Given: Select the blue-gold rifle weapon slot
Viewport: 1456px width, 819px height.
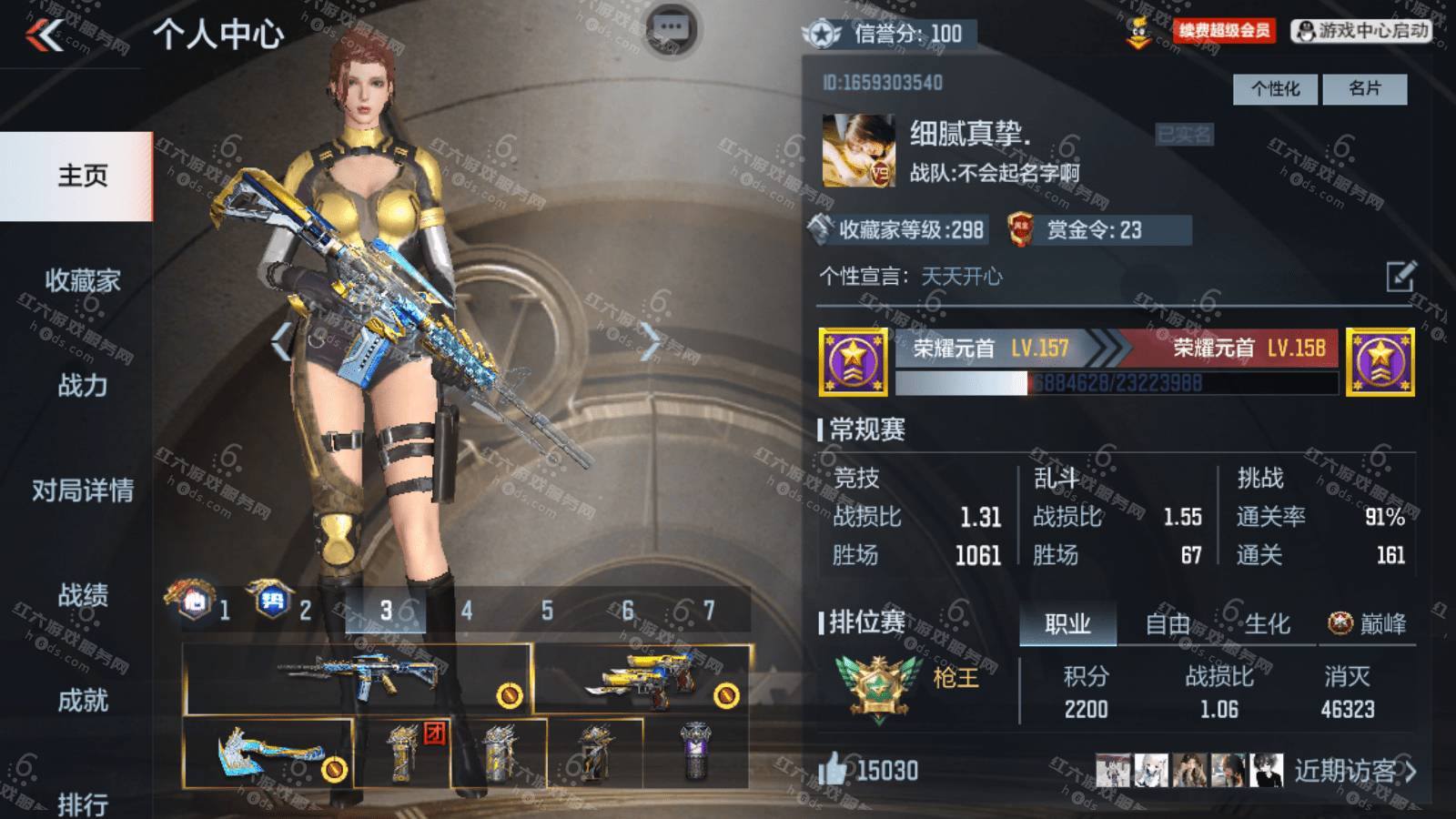Looking at the screenshot, I should pos(358,679).
